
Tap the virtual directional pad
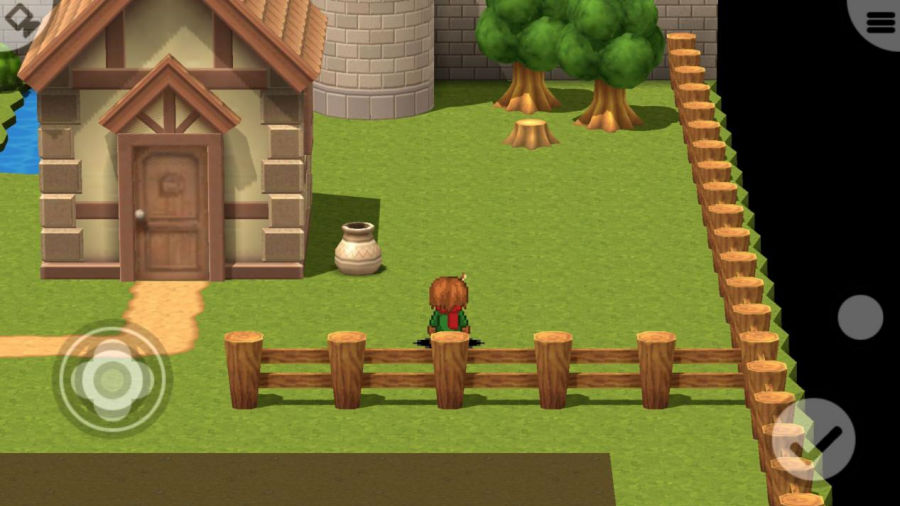tap(112, 378)
